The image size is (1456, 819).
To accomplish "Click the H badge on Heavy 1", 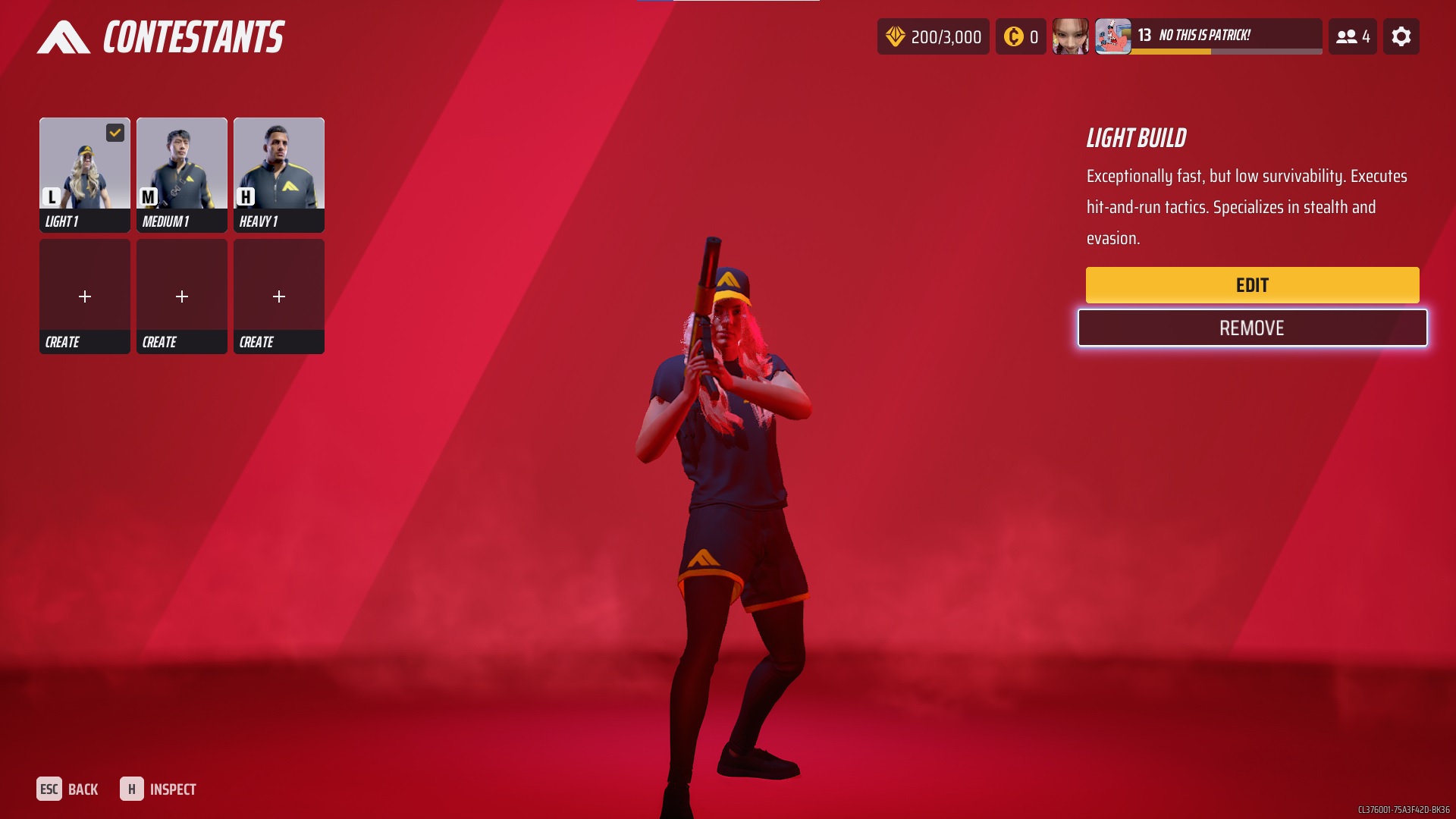I will (245, 196).
